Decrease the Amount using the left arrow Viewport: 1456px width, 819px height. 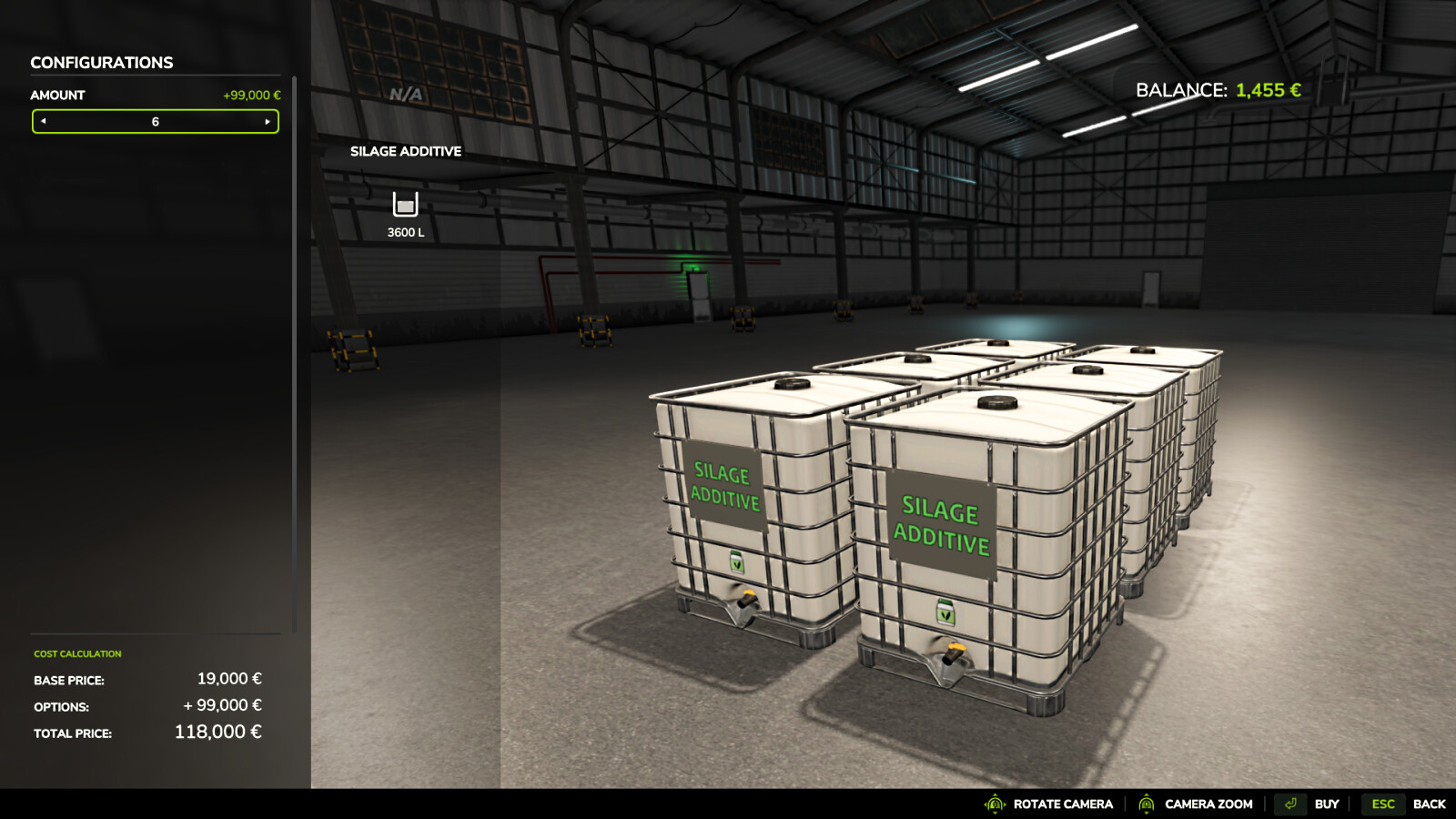point(41,121)
